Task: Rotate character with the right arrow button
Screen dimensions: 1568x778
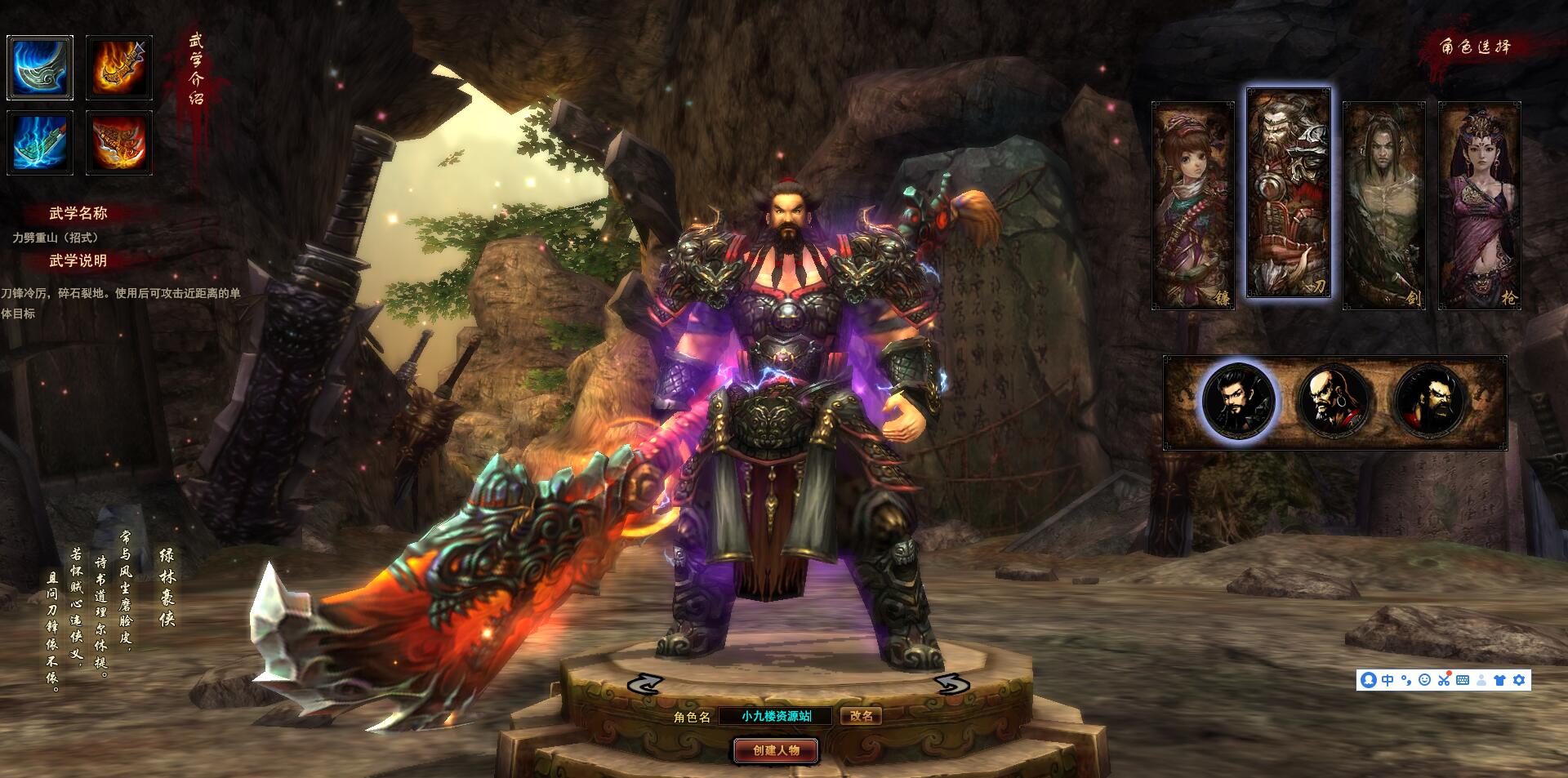Action: click(x=951, y=684)
